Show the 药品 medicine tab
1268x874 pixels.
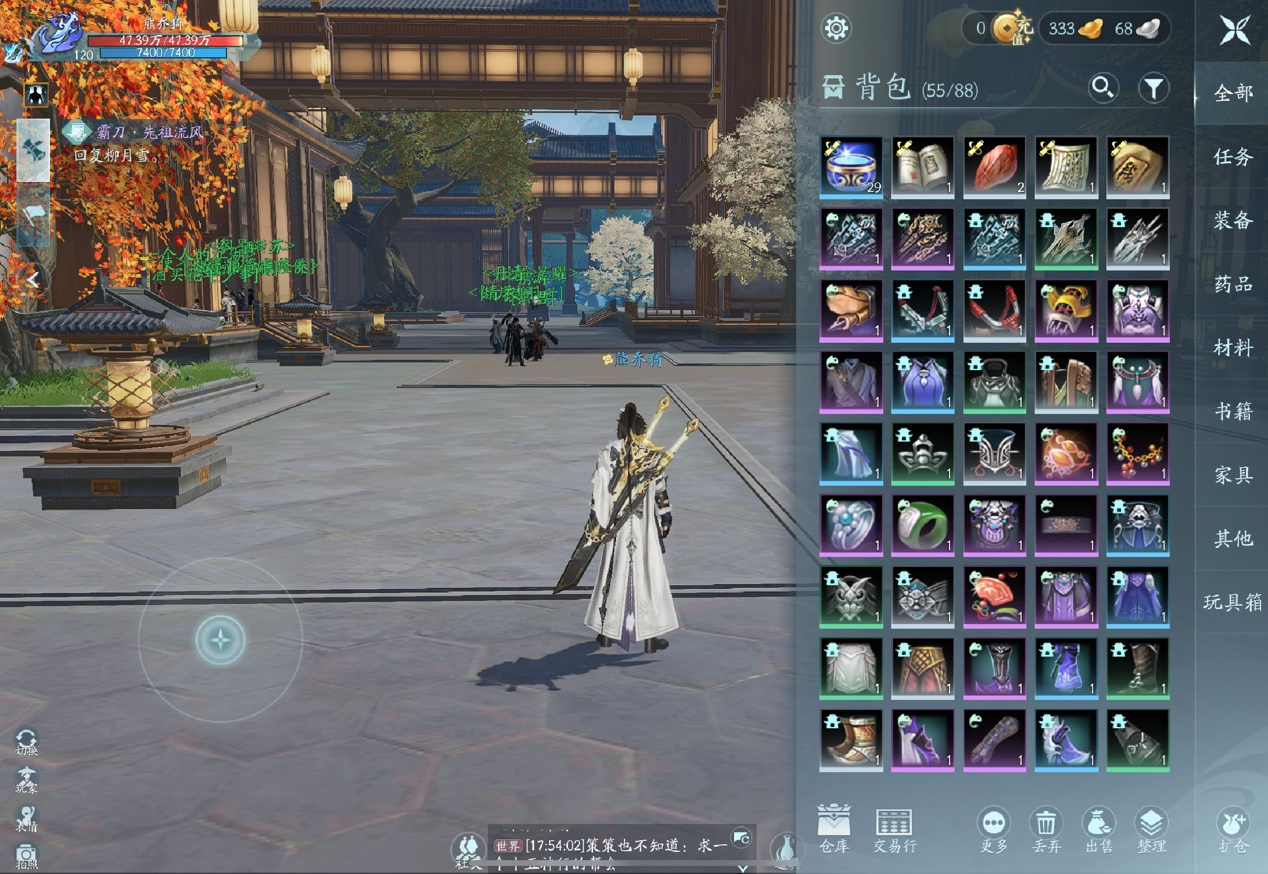(1233, 285)
